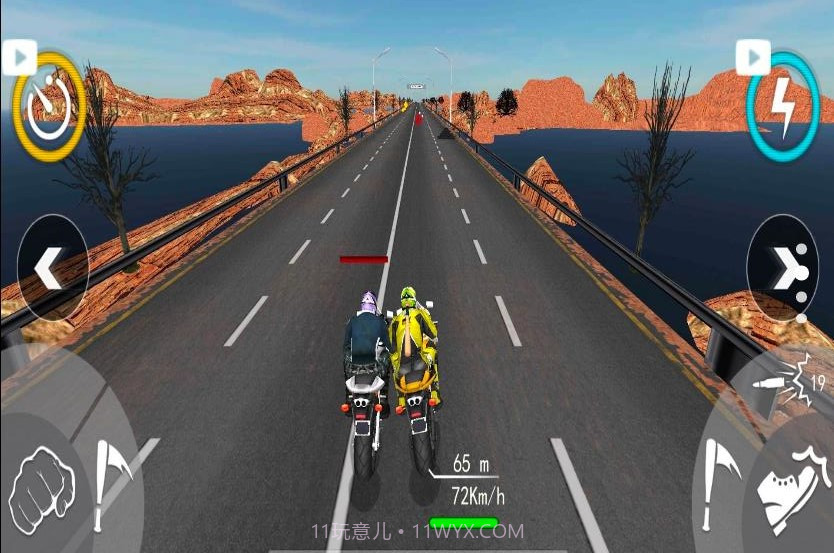Viewport: 834px width, 553px height.
Task: Steer right with the right arrow button
Action: [782, 268]
